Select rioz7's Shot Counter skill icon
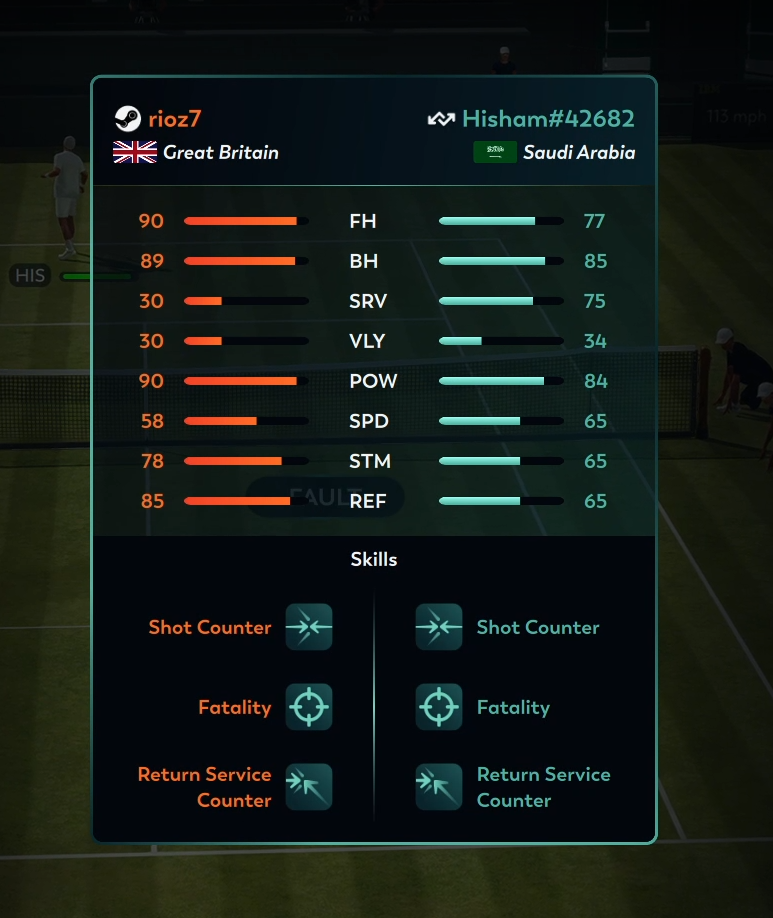 [308, 627]
